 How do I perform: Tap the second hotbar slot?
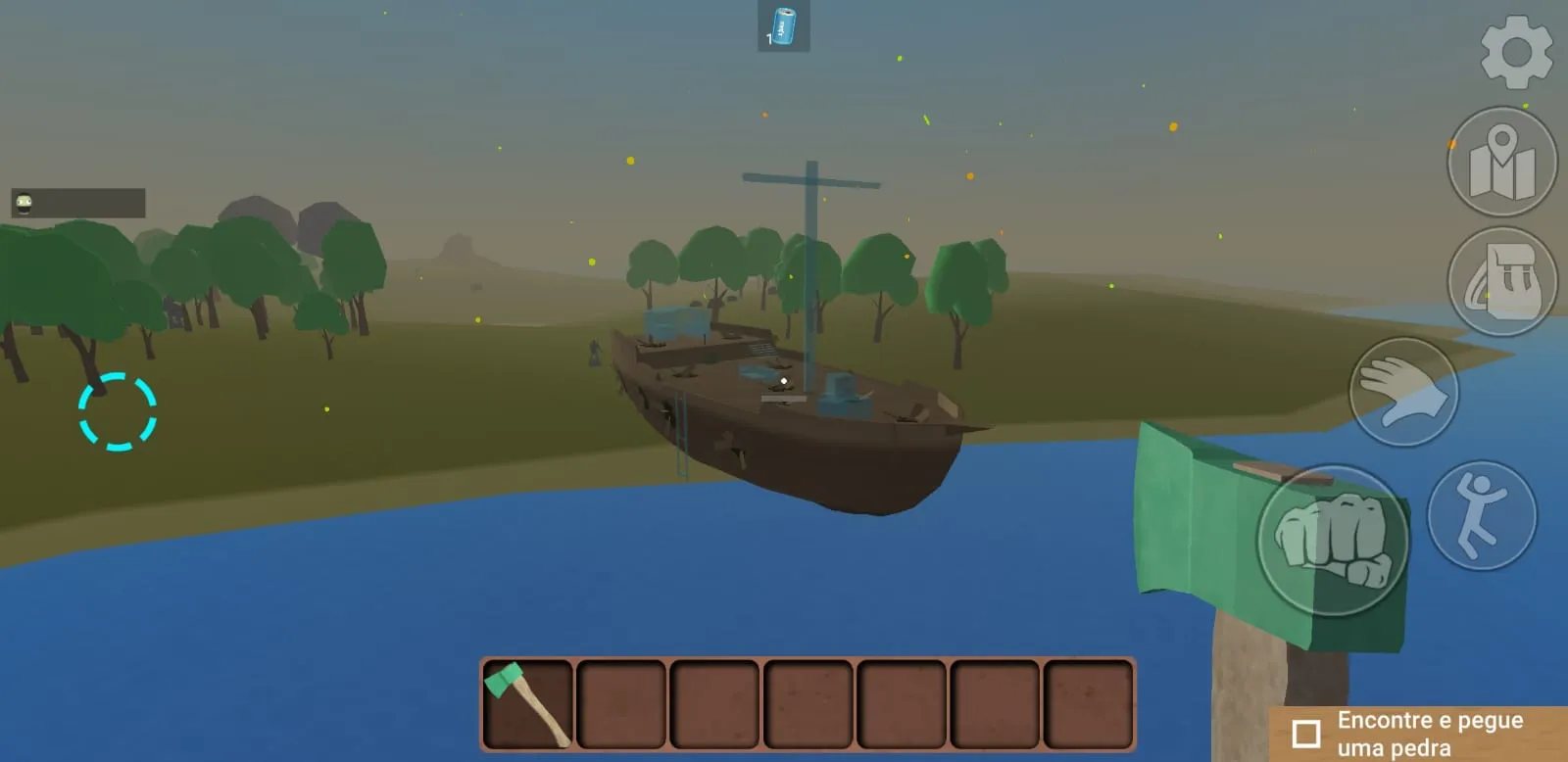[x=620, y=703]
